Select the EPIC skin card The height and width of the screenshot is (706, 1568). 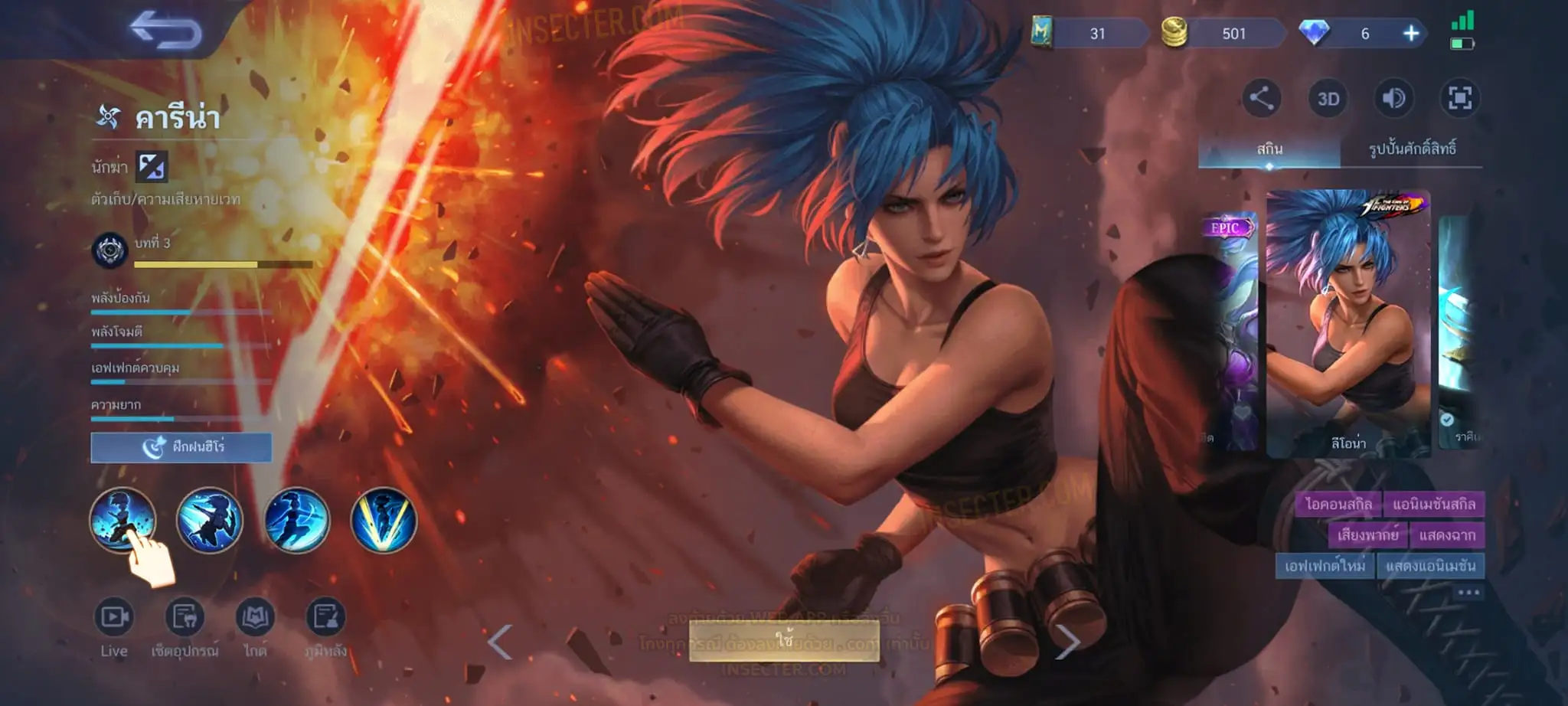tap(1229, 329)
